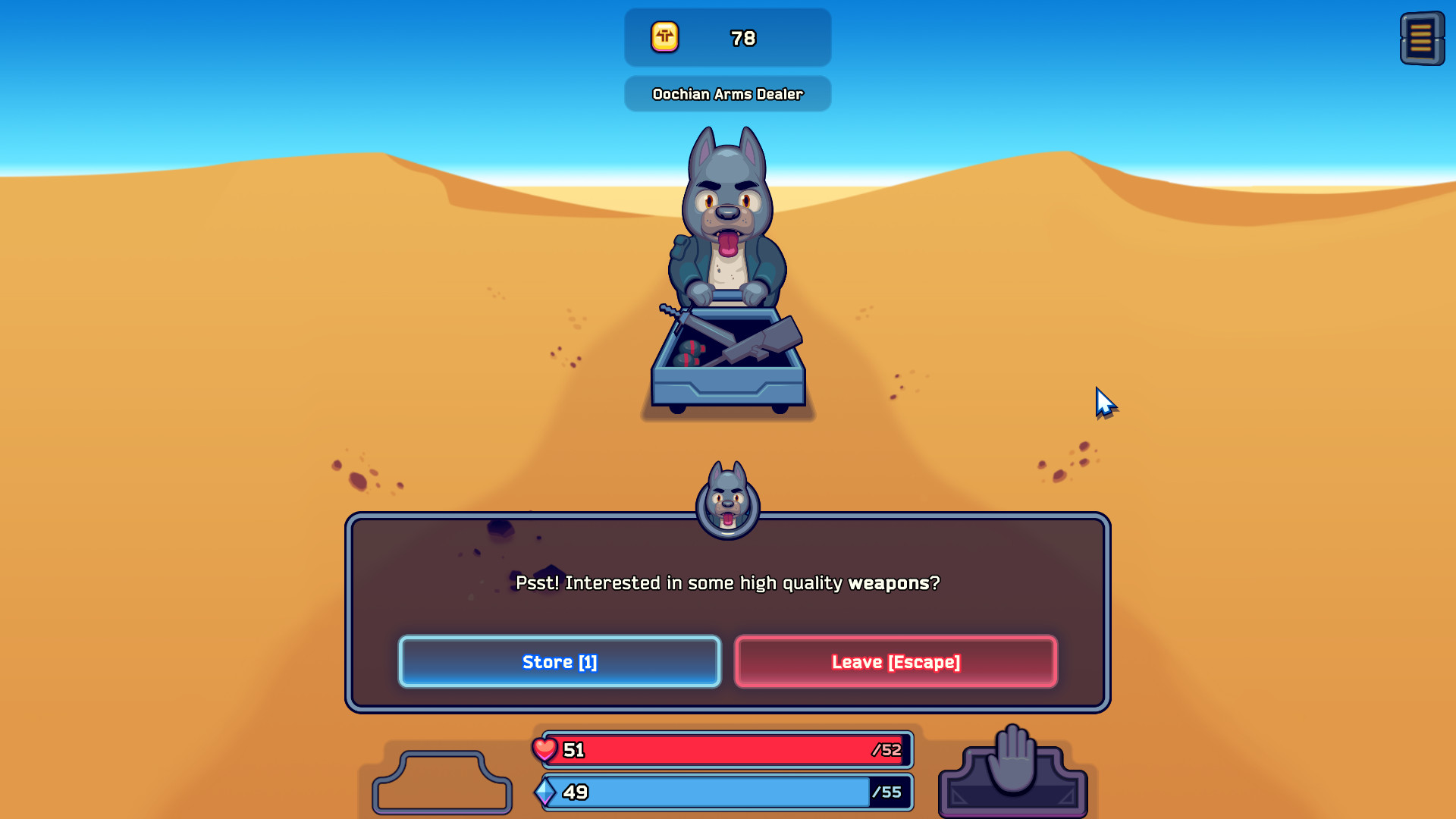Open the Store with the Store [1] button
The image size is (1456, 819).
pos(559,661)
